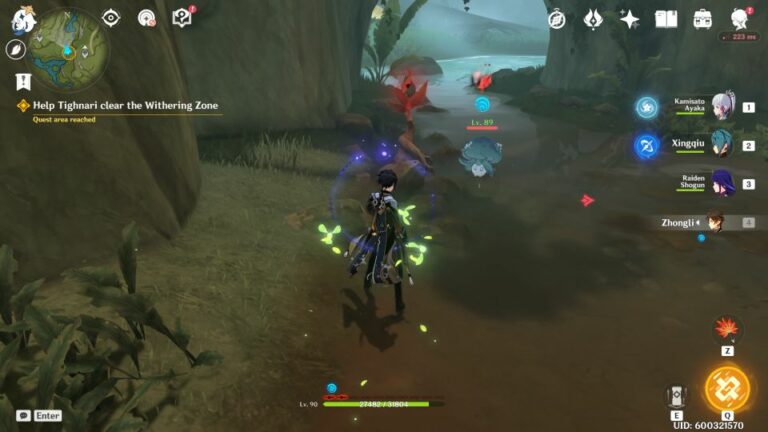
Task: Open the four-point star wish menu
Action: (630, 19)
